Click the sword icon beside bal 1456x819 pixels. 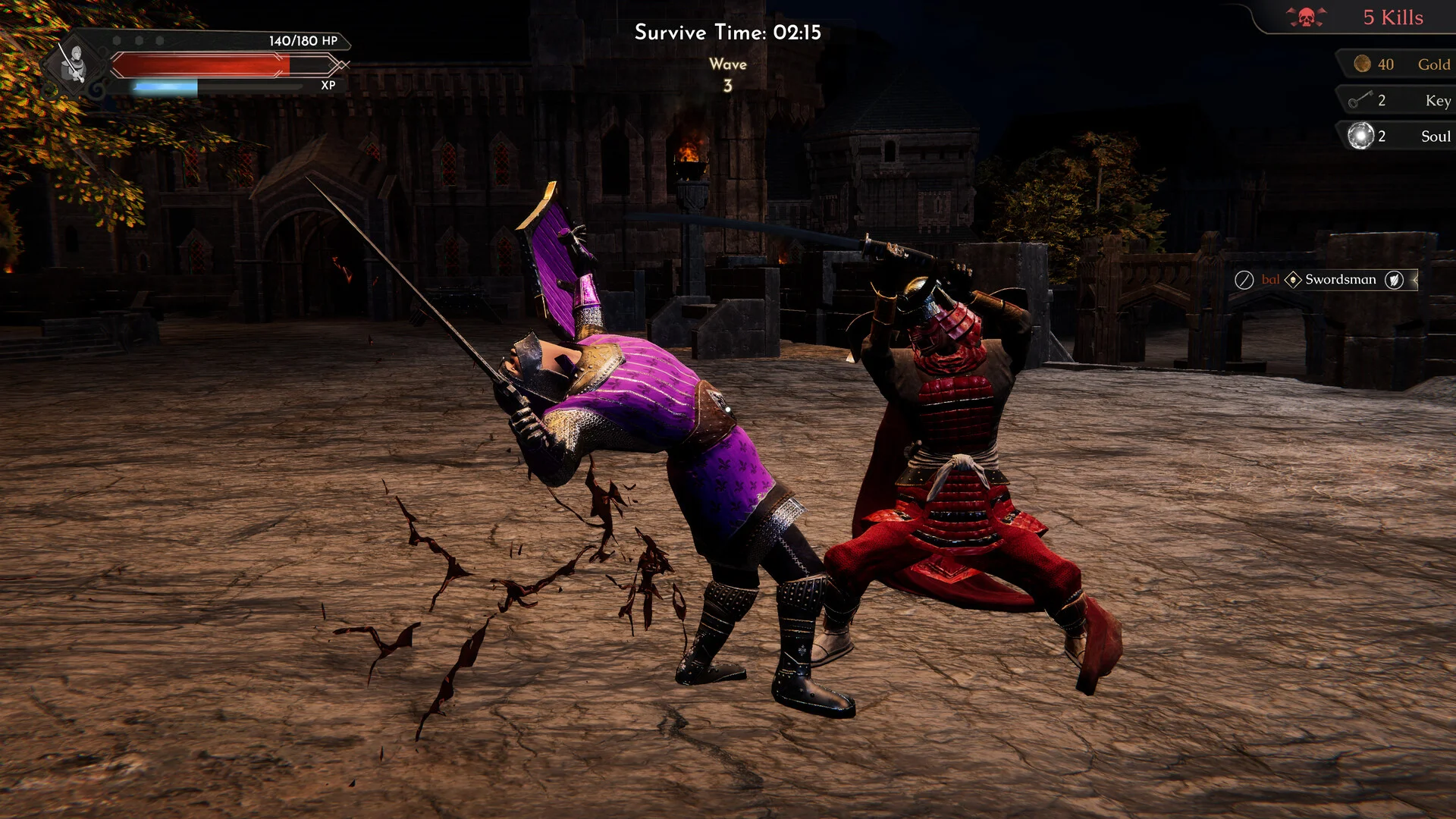tap(1244, 280)
